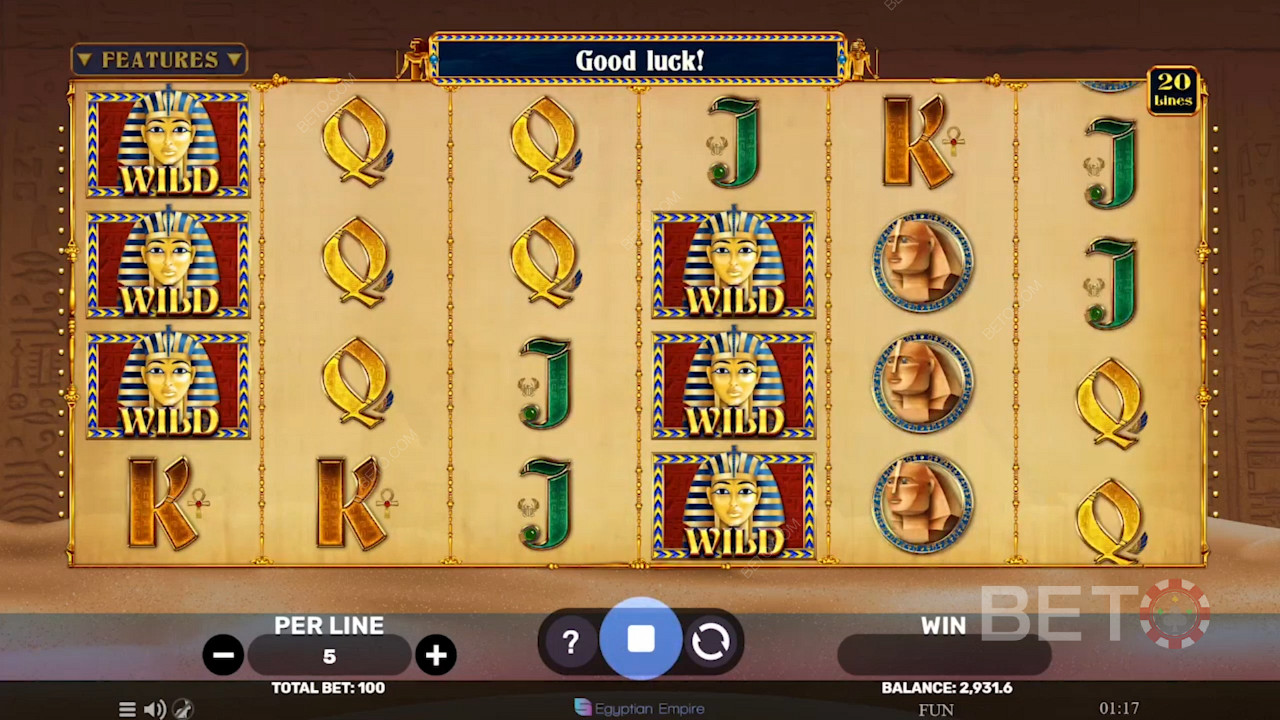Image resolution: width=1280 pixels, height=720 pixels.
Task: Decrease the per line bet
Action: pyautogui.click(x=222, y=655)
